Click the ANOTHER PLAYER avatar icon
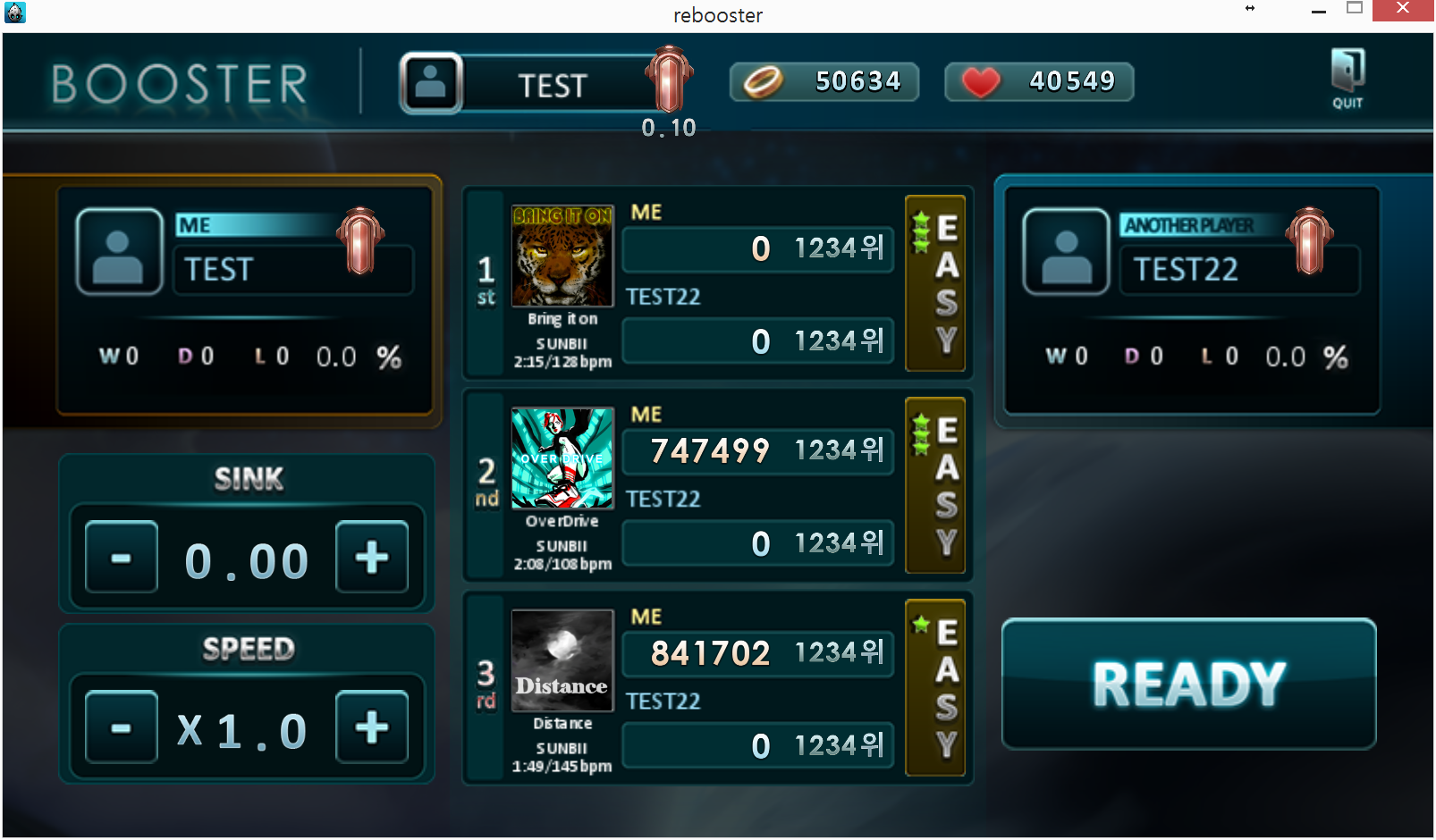Viewport: 1436px width, 840px height. tap(1066, 251)
